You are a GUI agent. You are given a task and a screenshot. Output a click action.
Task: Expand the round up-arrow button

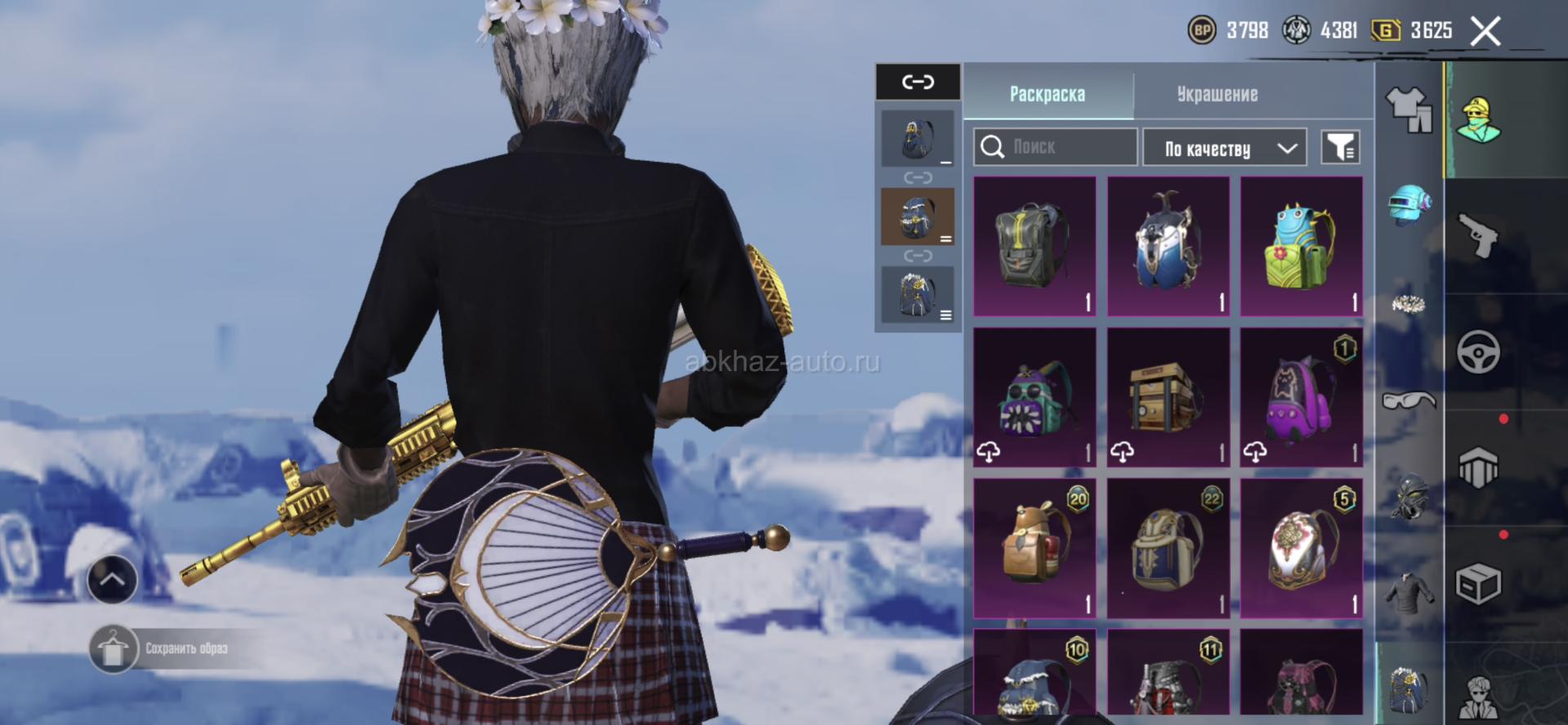[x=112, y=580]
